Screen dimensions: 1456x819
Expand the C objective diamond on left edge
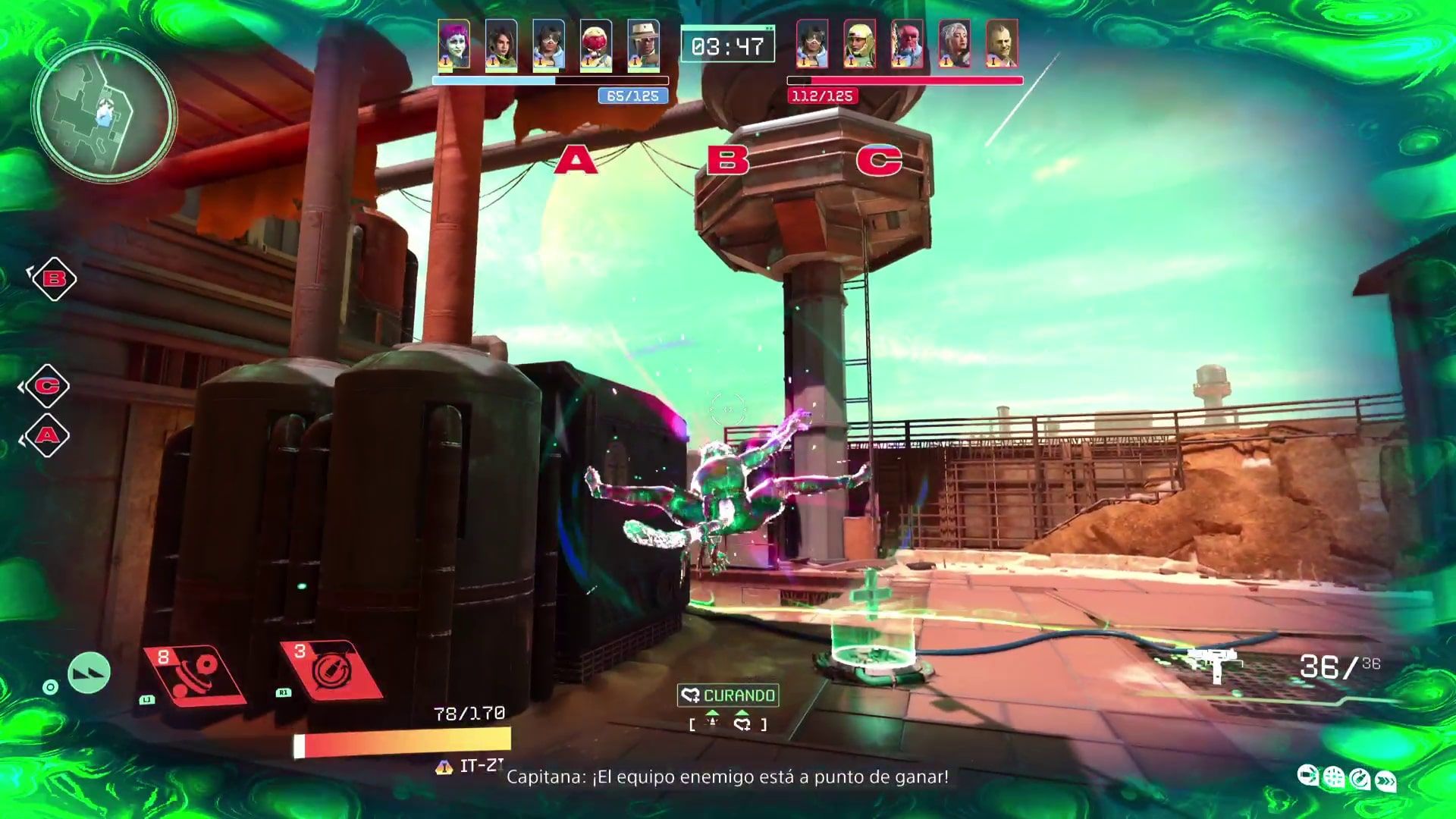click(48, 384)
